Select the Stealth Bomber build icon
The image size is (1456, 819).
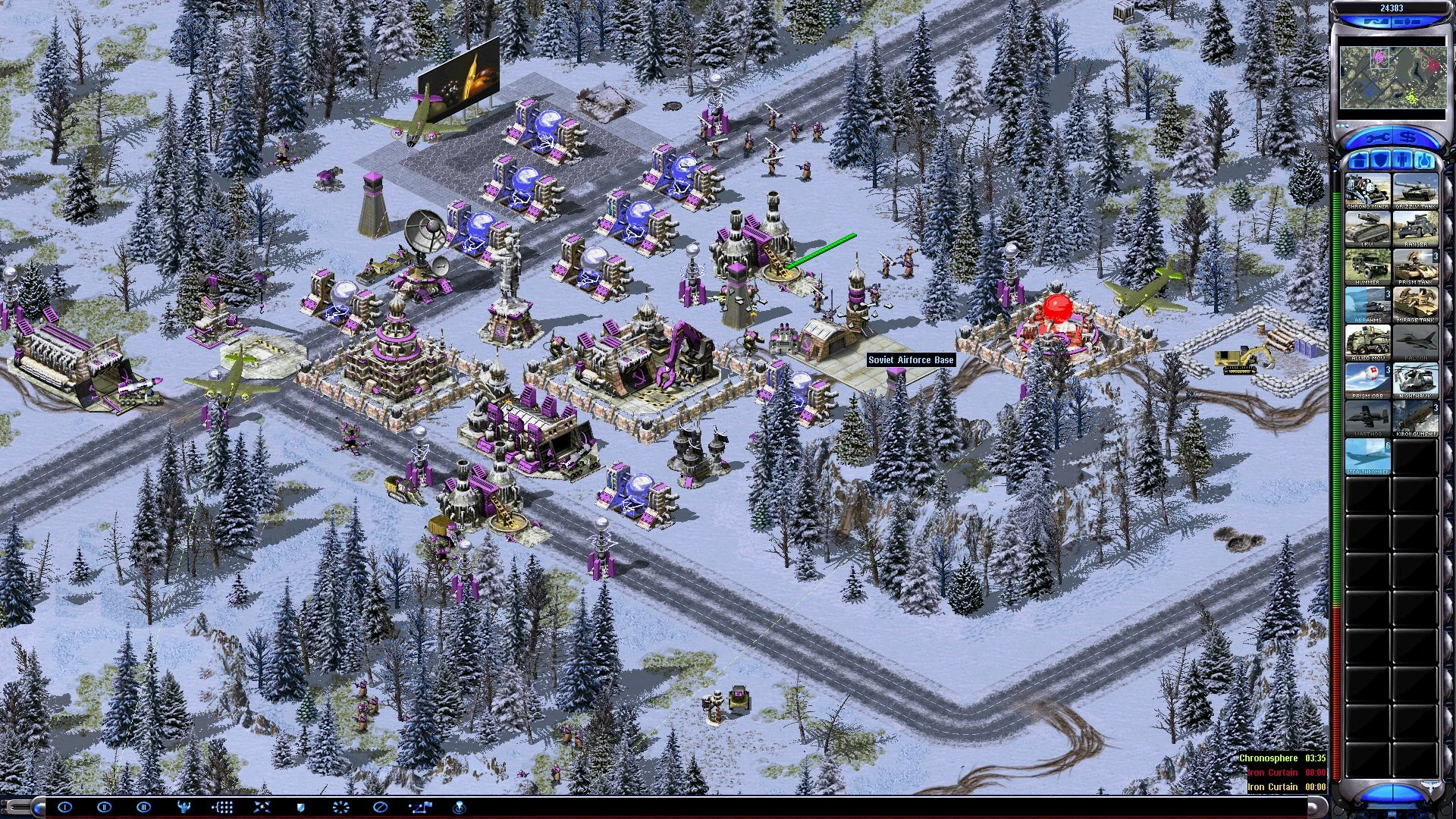pos(1368,457)
